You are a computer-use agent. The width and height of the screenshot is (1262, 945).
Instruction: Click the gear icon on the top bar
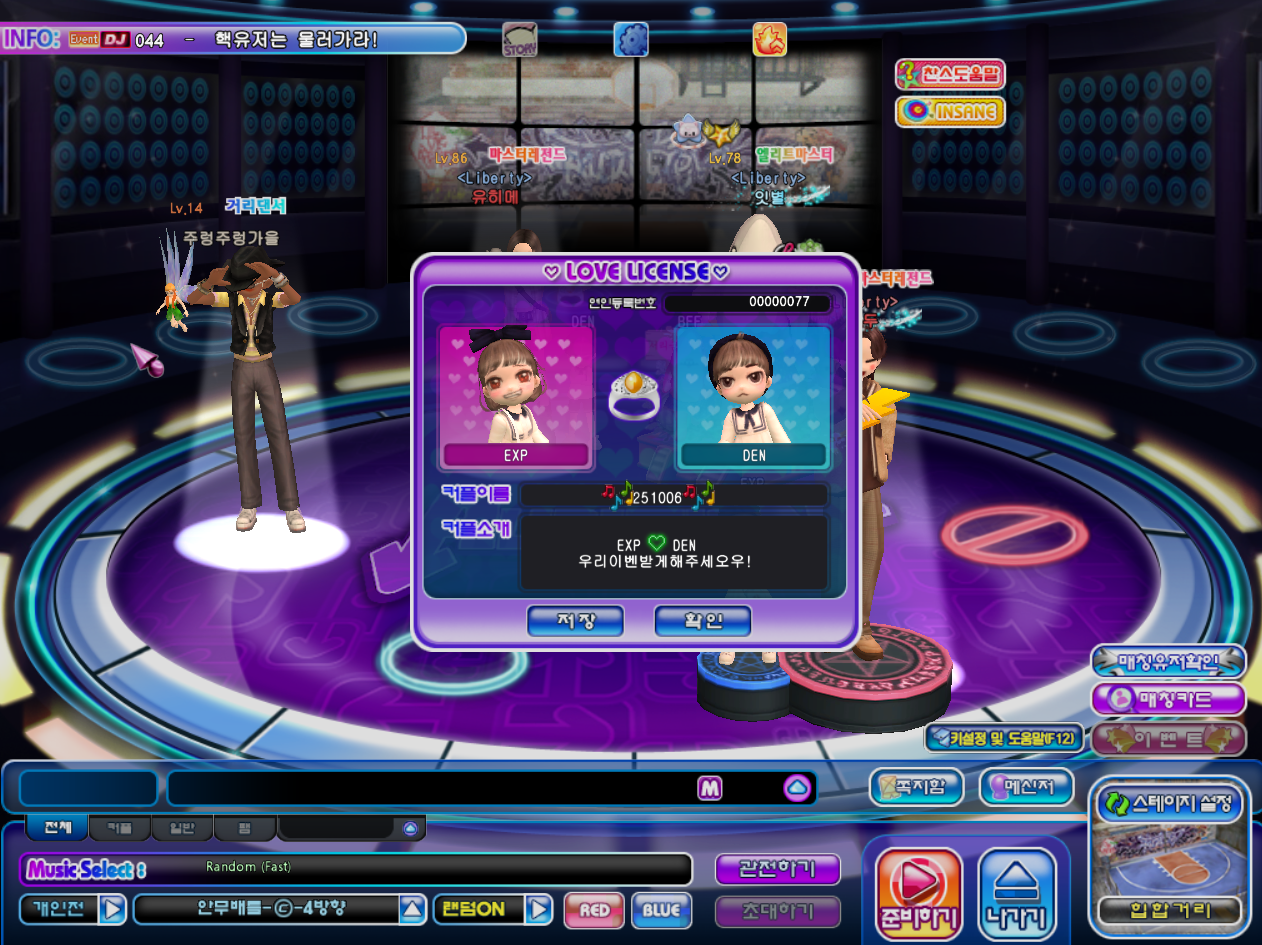(632, 39)
